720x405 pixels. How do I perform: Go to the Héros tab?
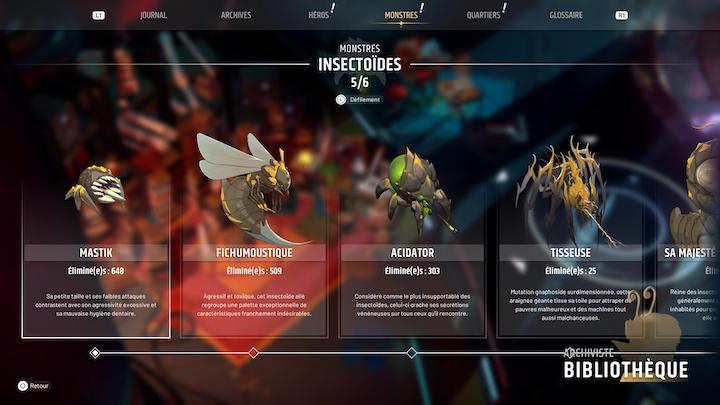coord(318,15)
